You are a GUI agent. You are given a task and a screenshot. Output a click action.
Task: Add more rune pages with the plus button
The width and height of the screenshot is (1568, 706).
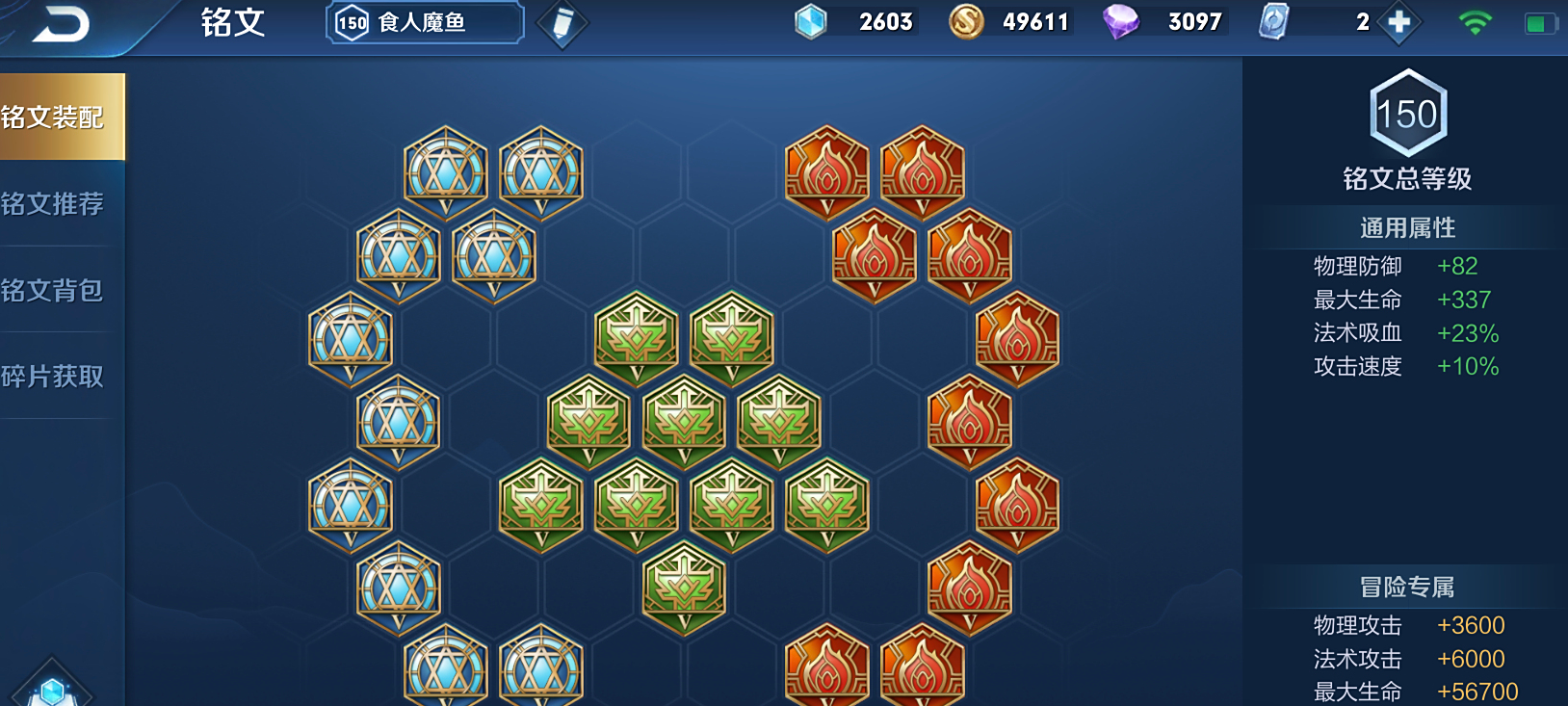[x=1398, y=22]
